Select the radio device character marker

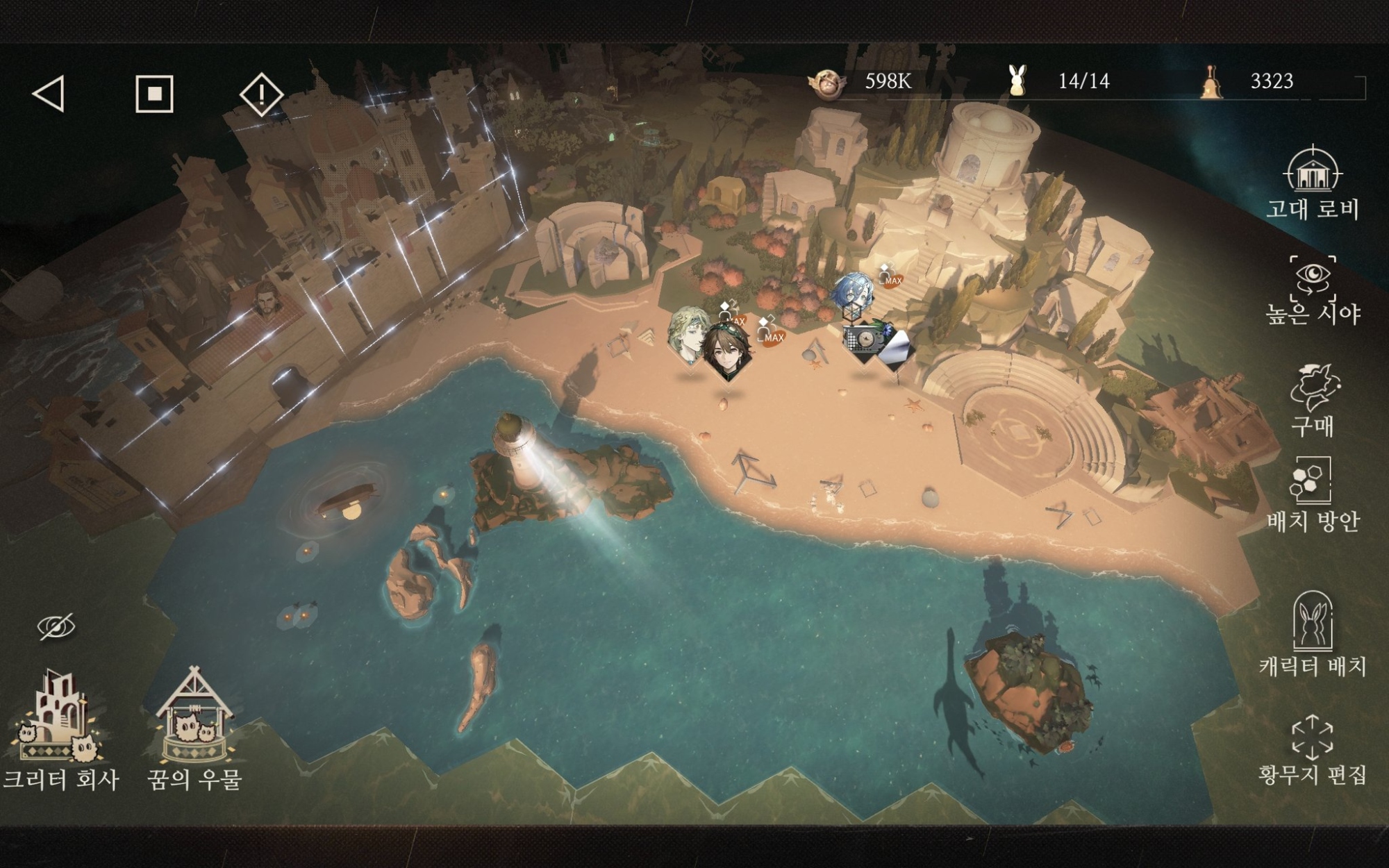[863, 341]
